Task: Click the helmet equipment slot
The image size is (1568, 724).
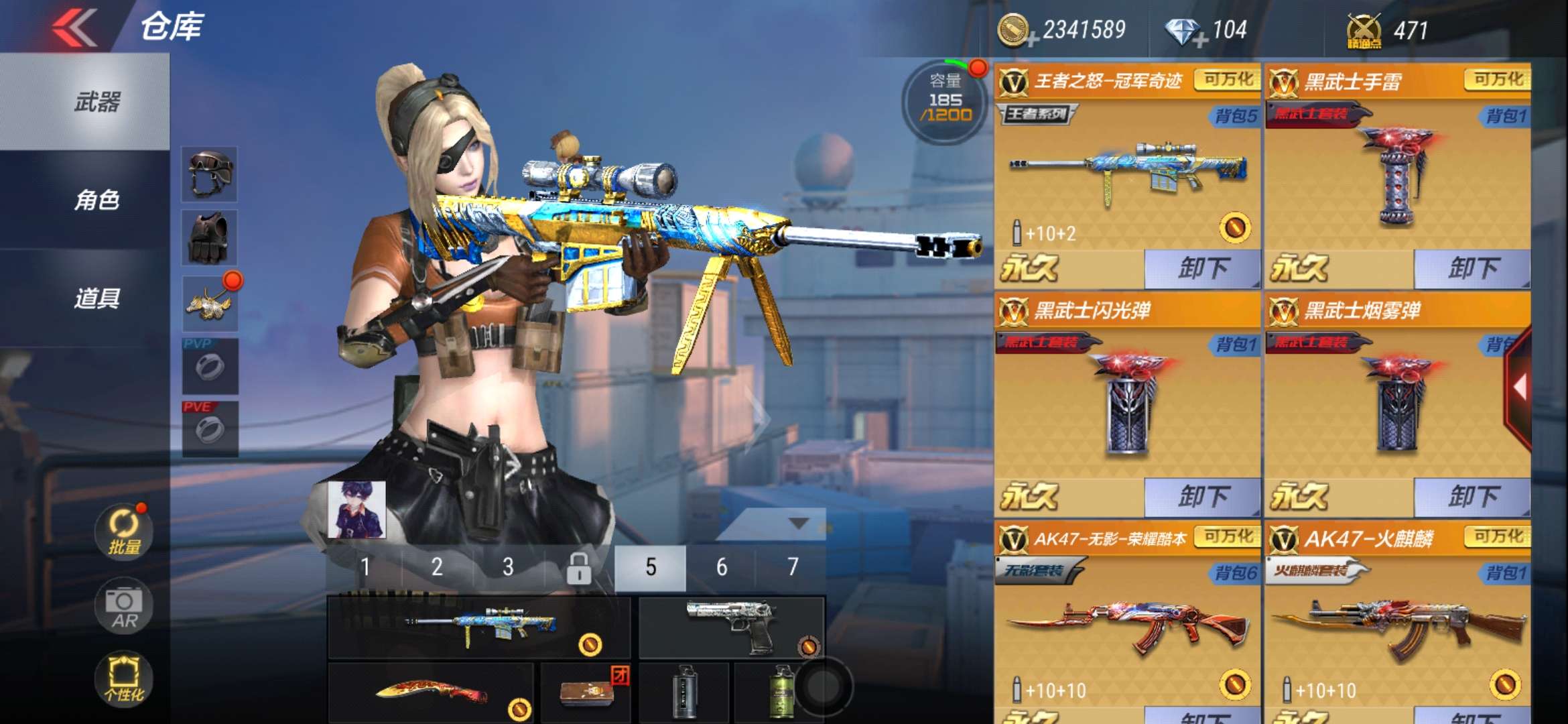Action: point(210,174)
